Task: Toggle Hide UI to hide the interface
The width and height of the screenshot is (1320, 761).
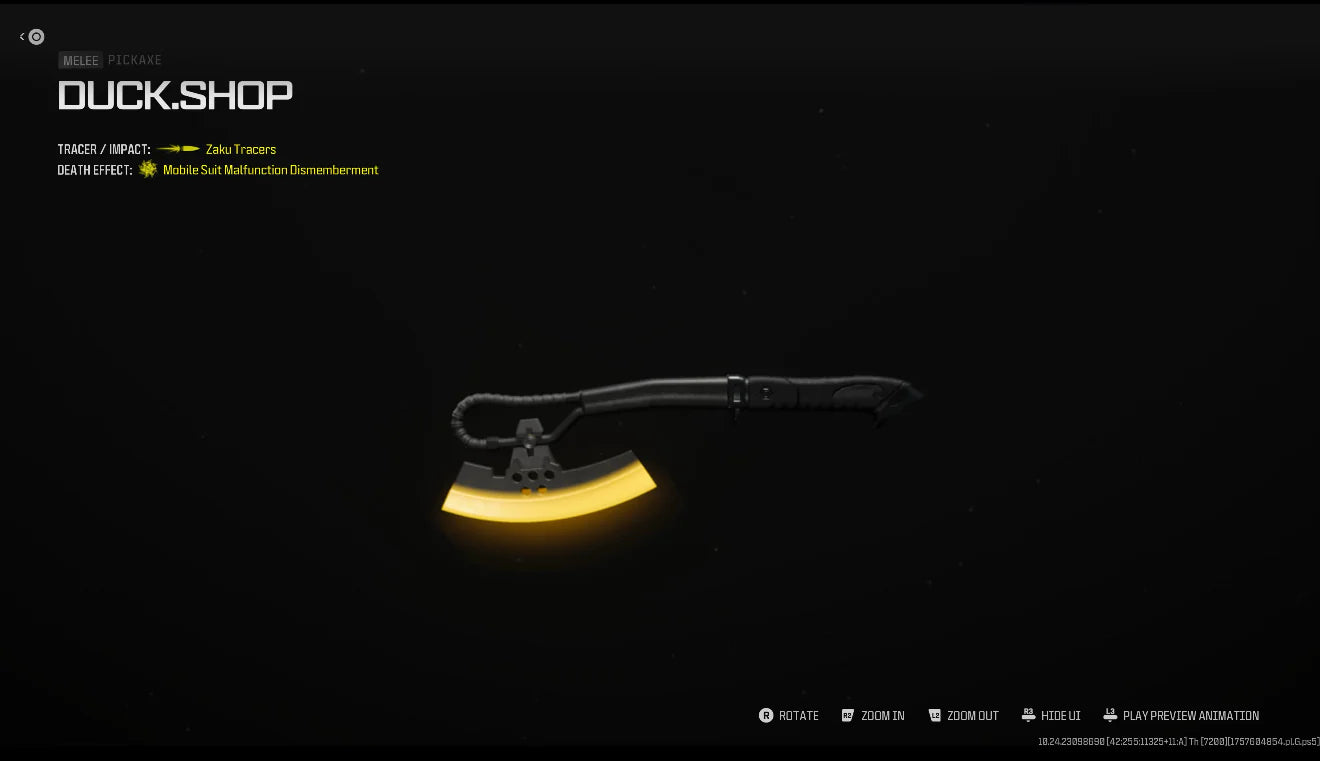Action: [1052, 715]
